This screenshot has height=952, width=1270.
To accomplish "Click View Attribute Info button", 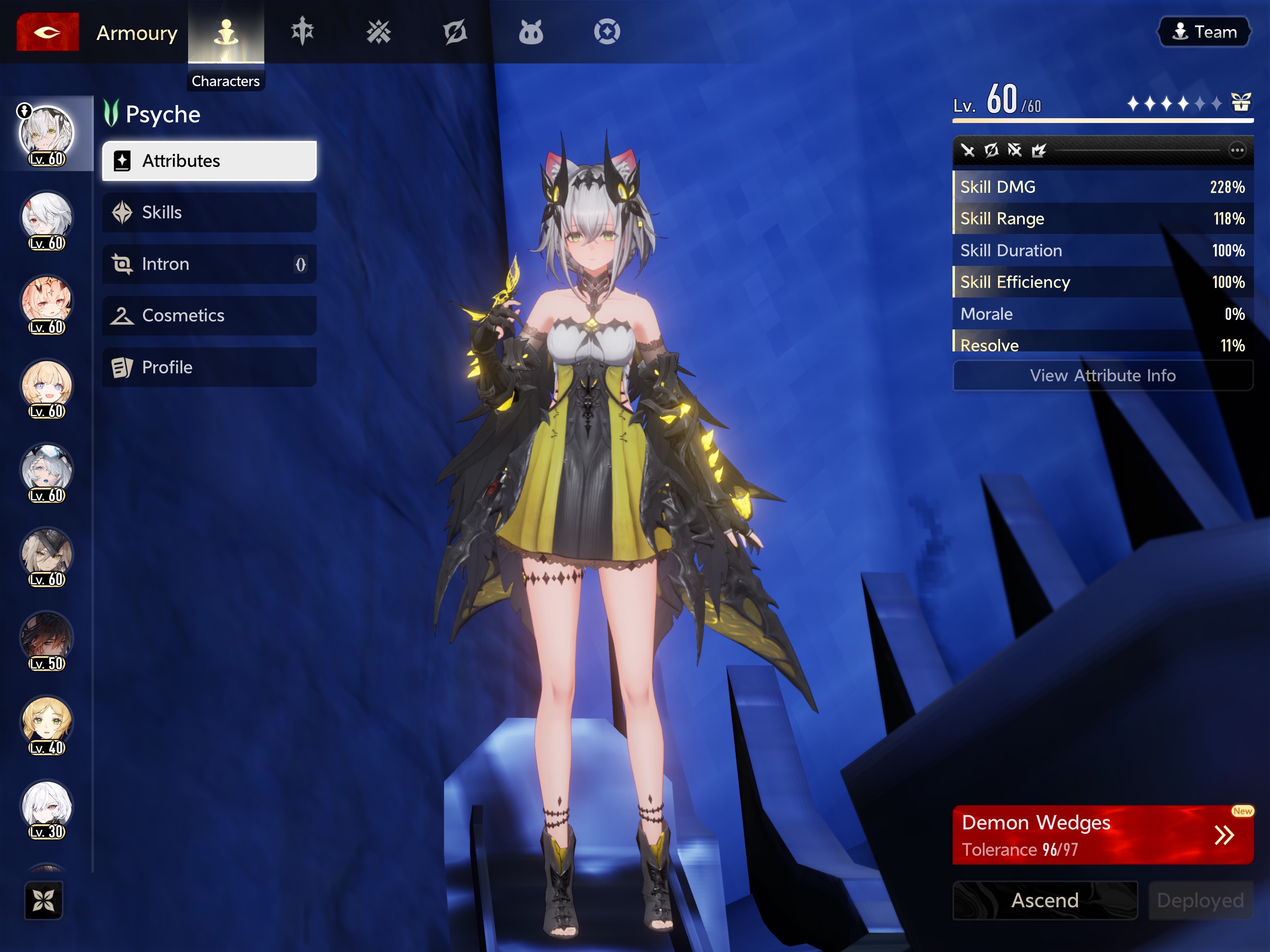I will [x=1102, y=375].
